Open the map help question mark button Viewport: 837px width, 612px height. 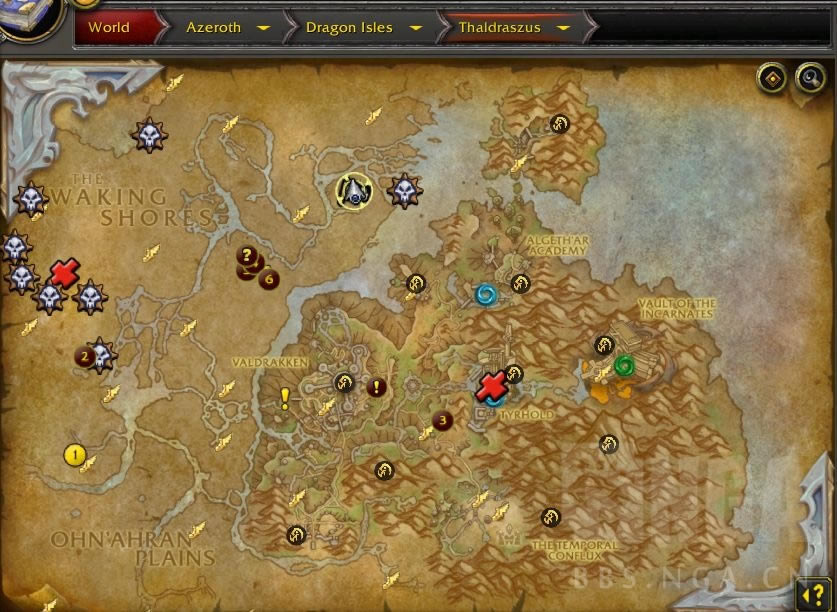(811, 594)
